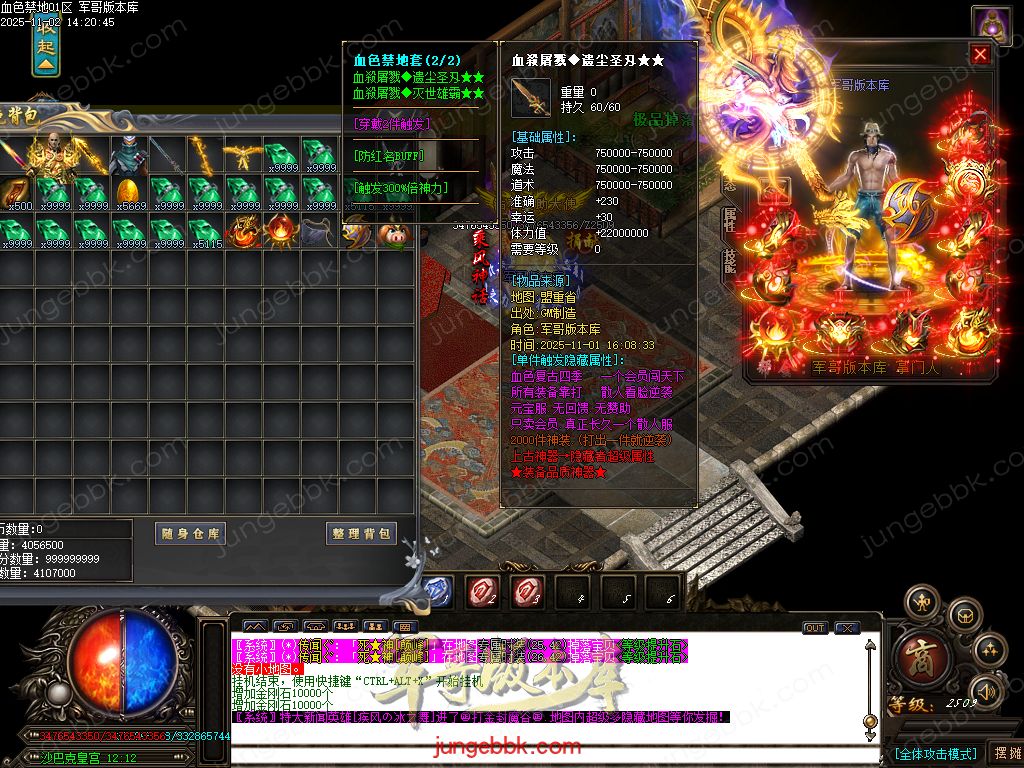Image resolution: width=1024 pixels, height=768 pixels.
Task: Toggle sound with the speaker icon
Action: [986, 690]
